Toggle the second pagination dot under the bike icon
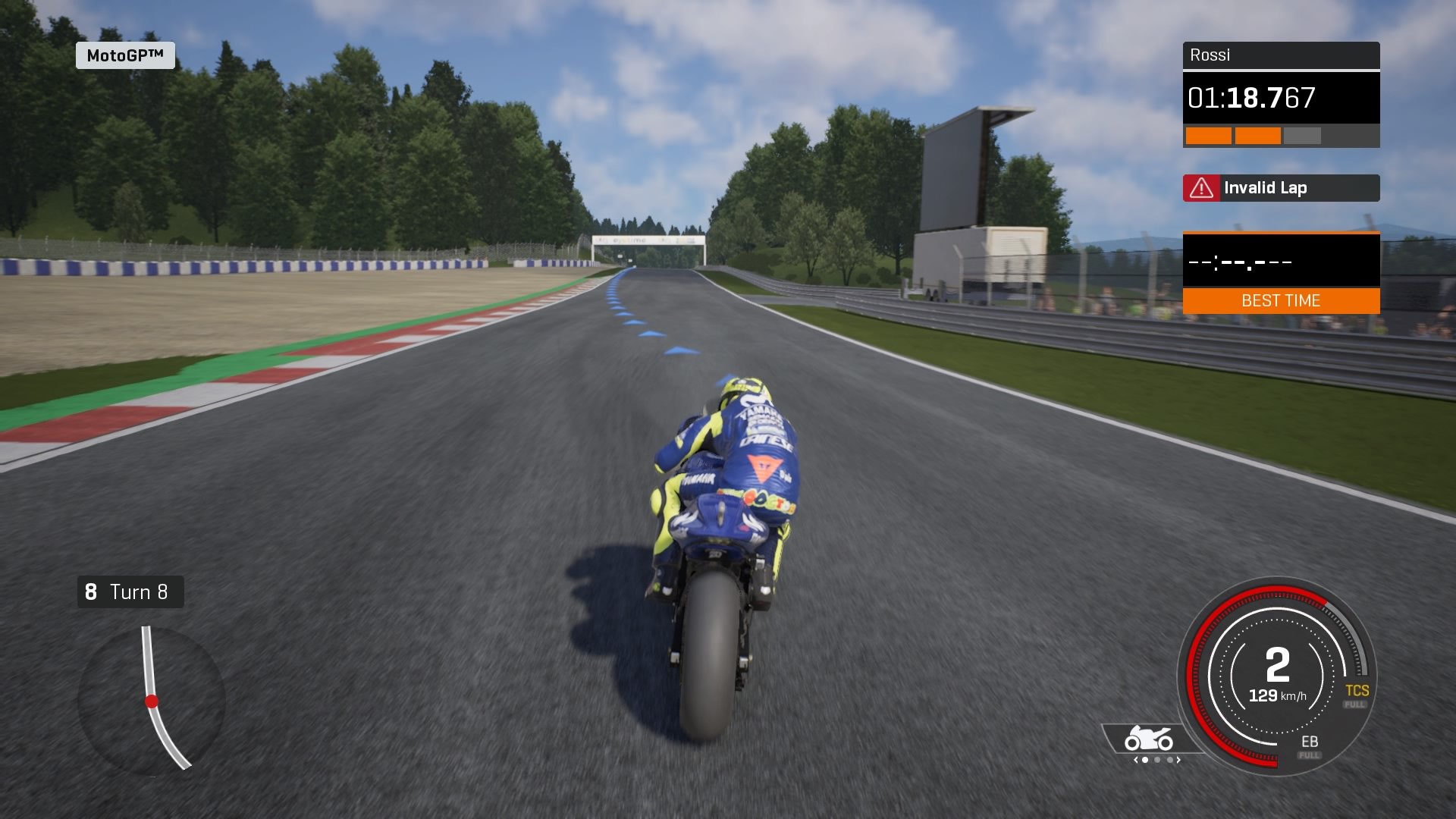The image size is (1456, 819). pos(1157,760)
